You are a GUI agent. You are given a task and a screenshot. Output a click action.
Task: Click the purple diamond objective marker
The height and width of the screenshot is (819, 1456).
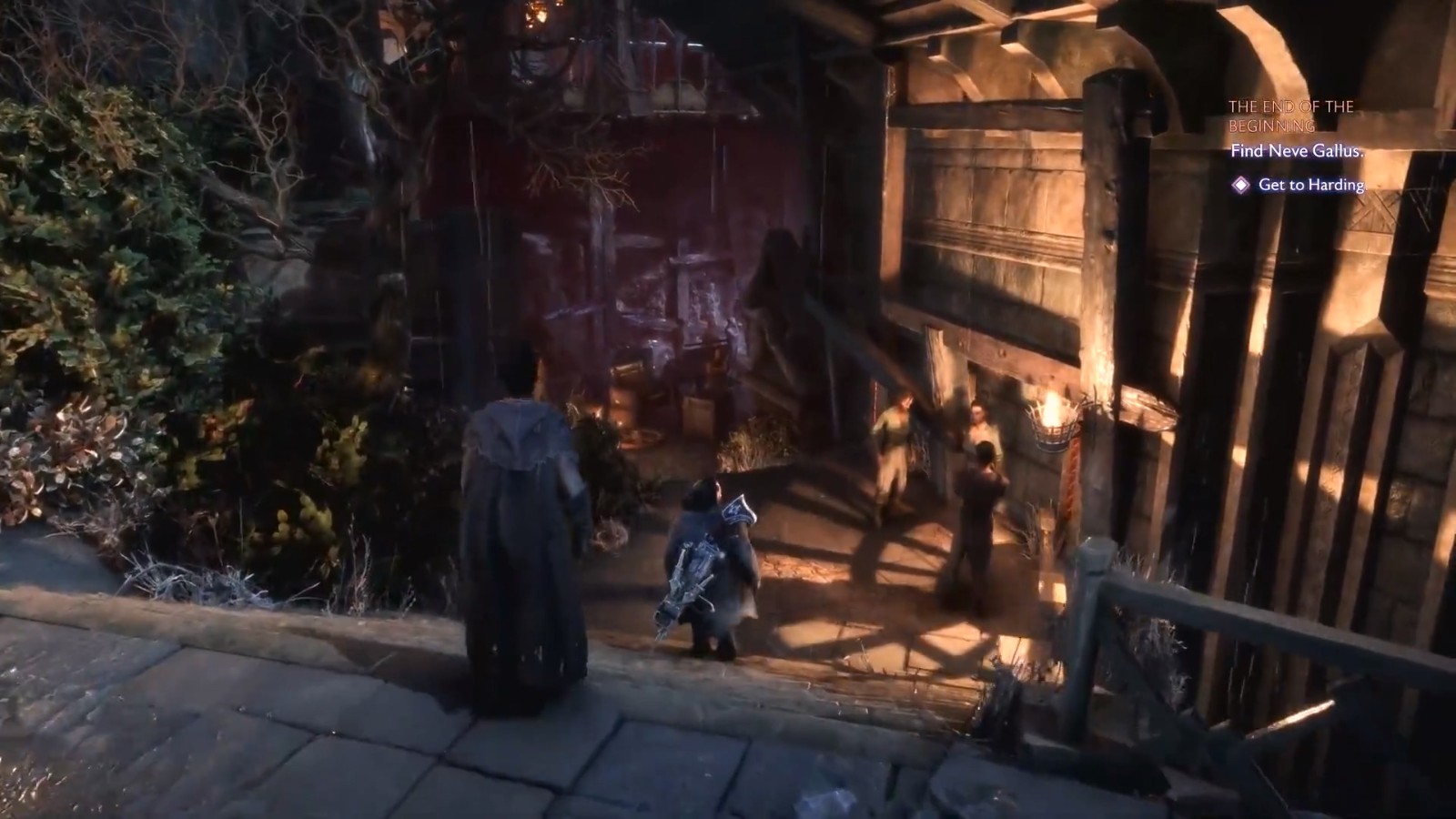tap(1240, 185)
